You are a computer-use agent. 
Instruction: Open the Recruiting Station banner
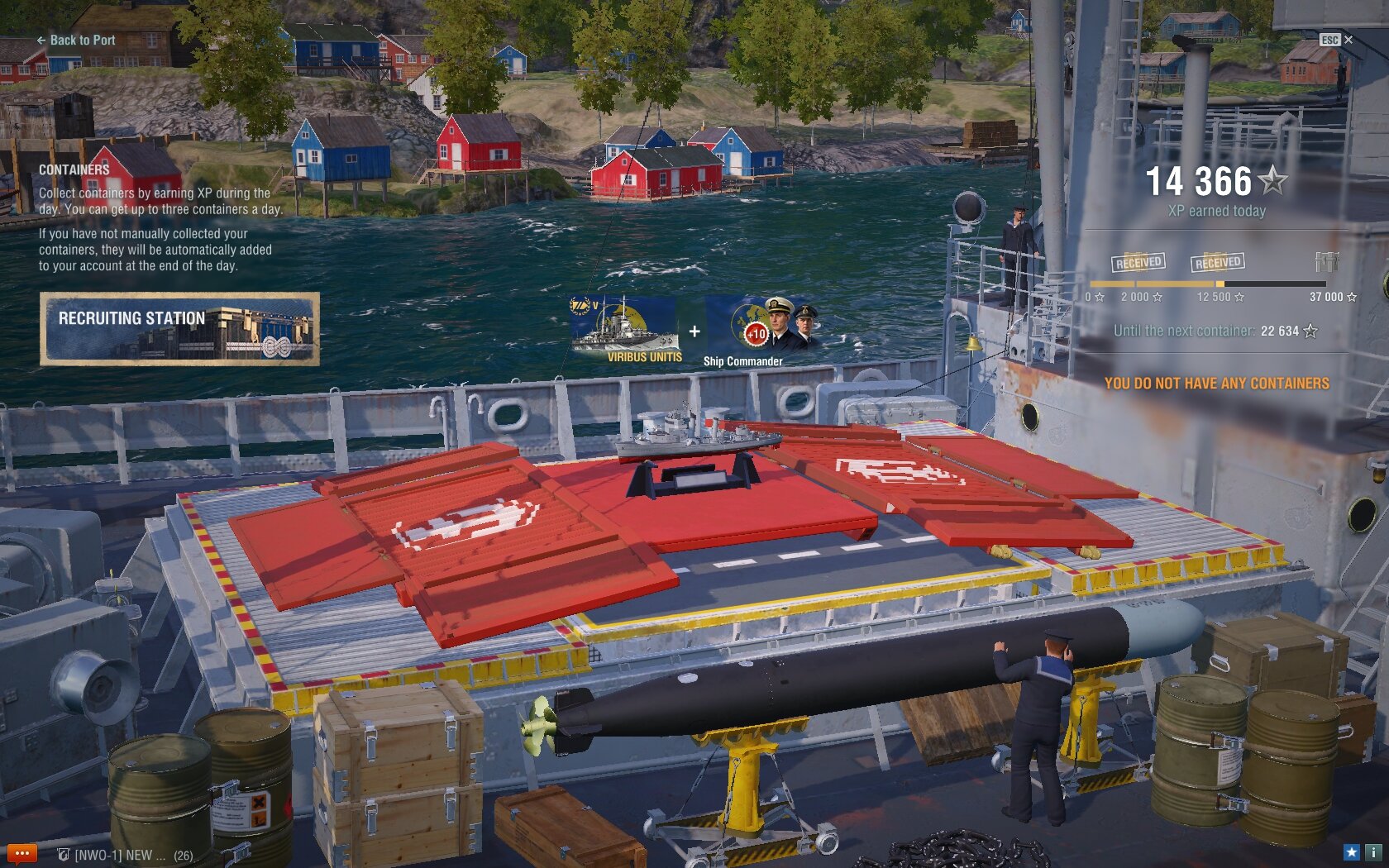pos(179,328)
